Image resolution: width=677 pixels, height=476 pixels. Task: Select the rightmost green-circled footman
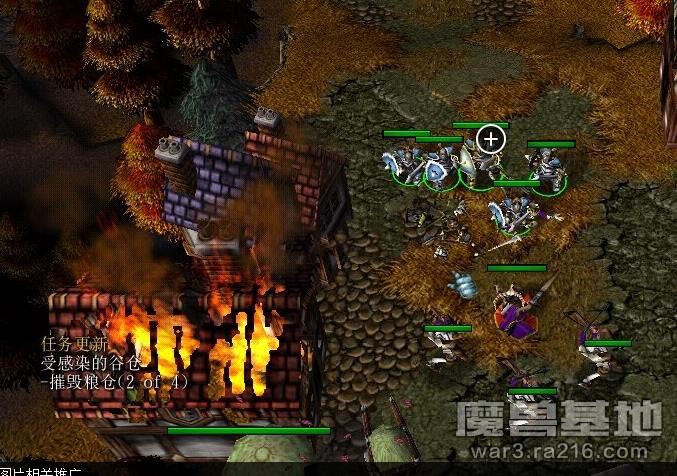point(549,170)
